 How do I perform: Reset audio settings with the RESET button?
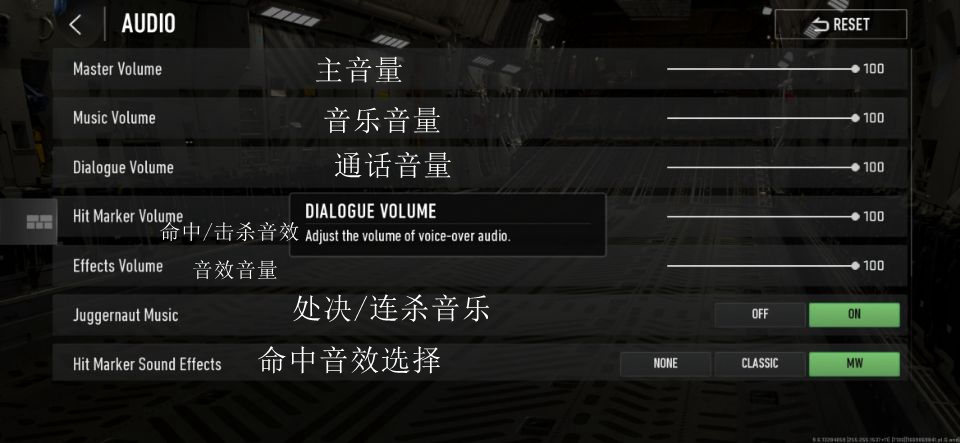point(840,25)
